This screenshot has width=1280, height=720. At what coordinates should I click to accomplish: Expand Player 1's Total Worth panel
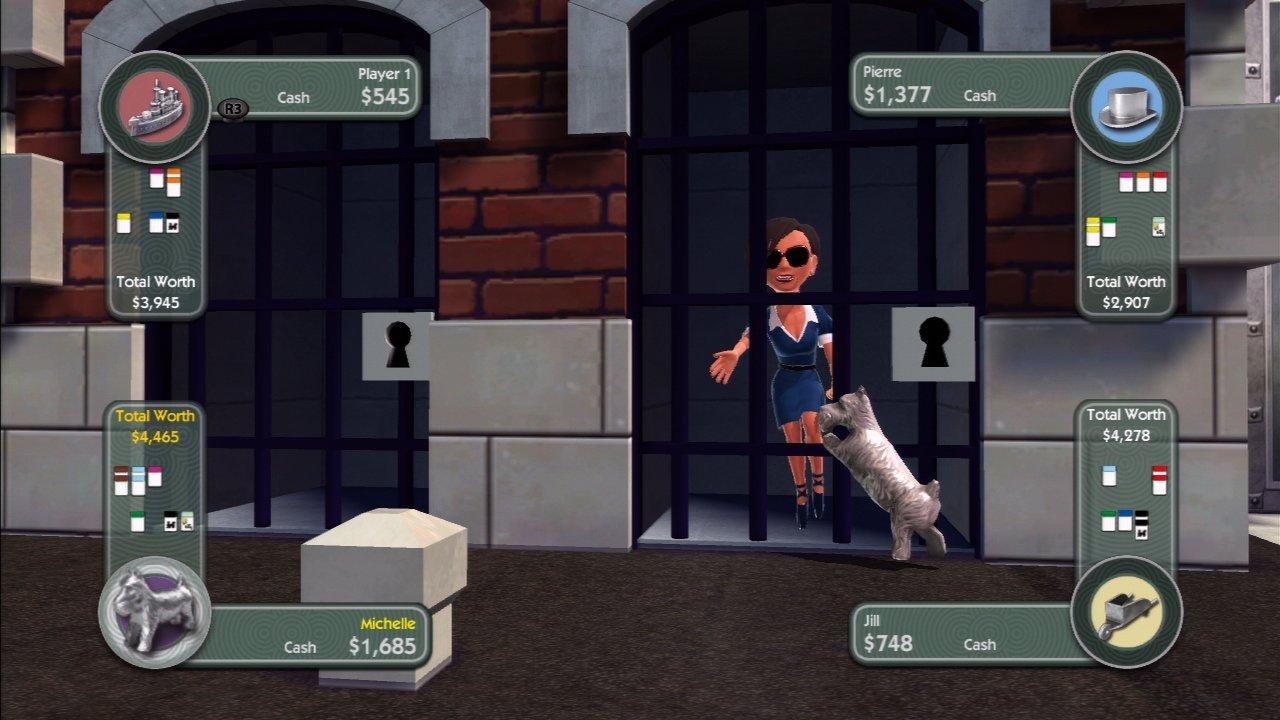pyautogui.click(x=155, y=290)
